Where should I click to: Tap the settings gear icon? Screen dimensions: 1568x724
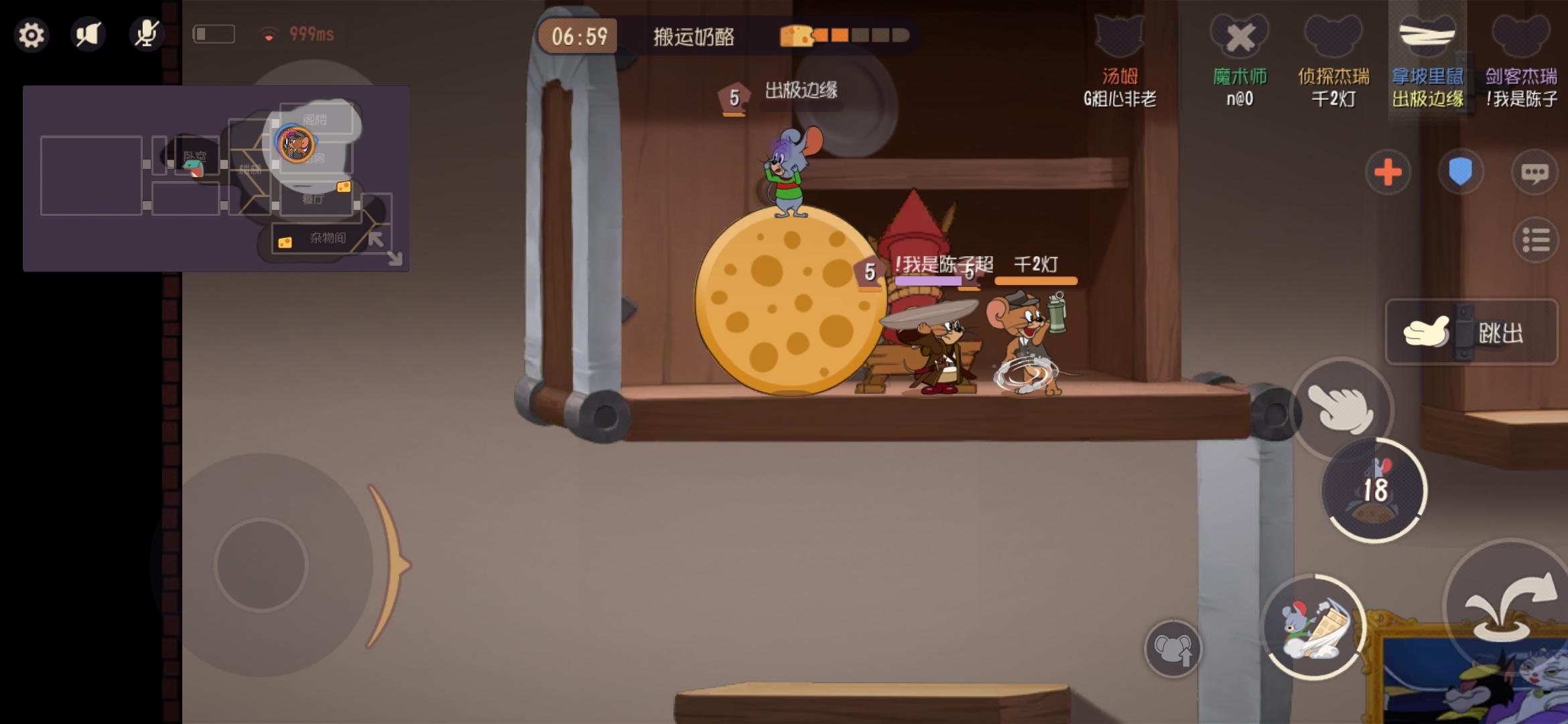coord(33,35)
